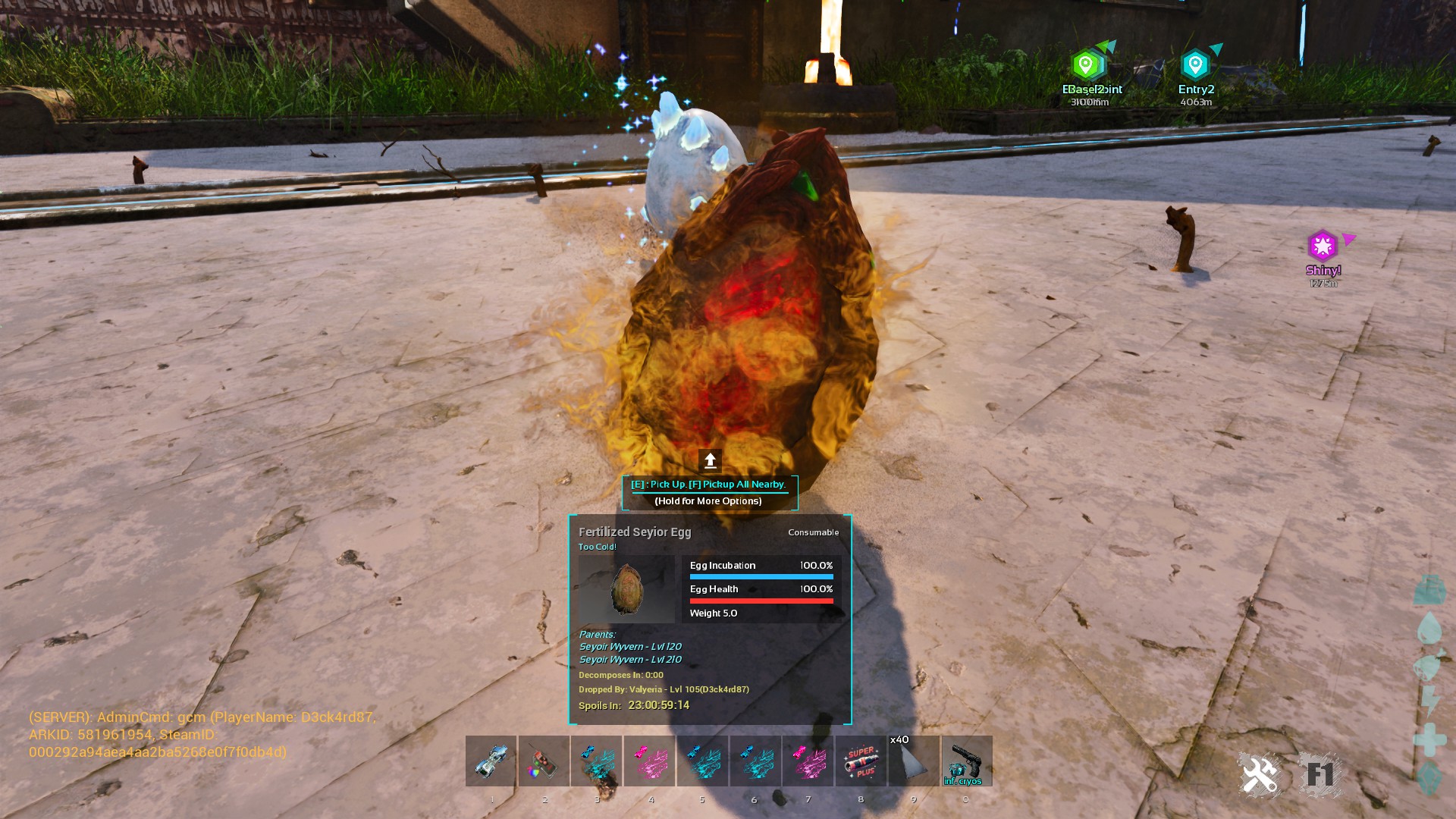
Task: Click the pink Shiny! waypoint marker
Action: pos(1323,246)
